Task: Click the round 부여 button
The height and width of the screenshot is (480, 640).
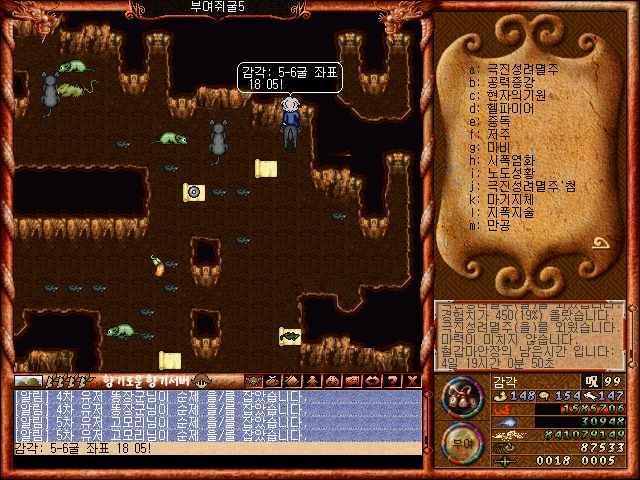Action: 461,441
